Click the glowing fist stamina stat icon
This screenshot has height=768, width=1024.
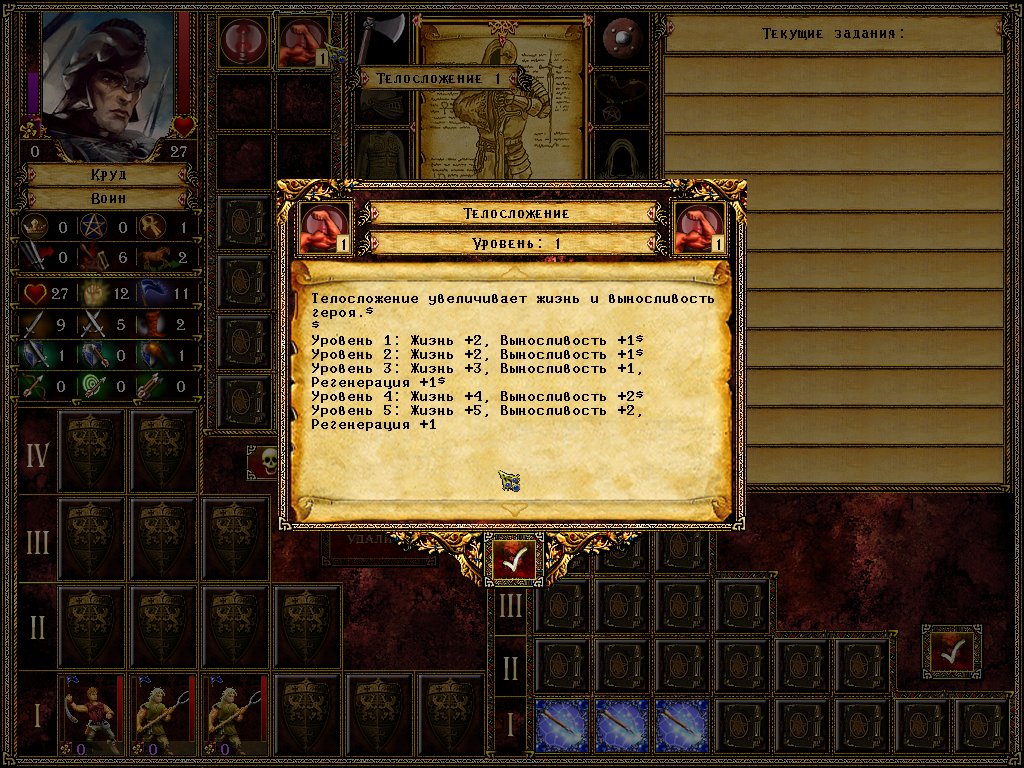[96, 294]
